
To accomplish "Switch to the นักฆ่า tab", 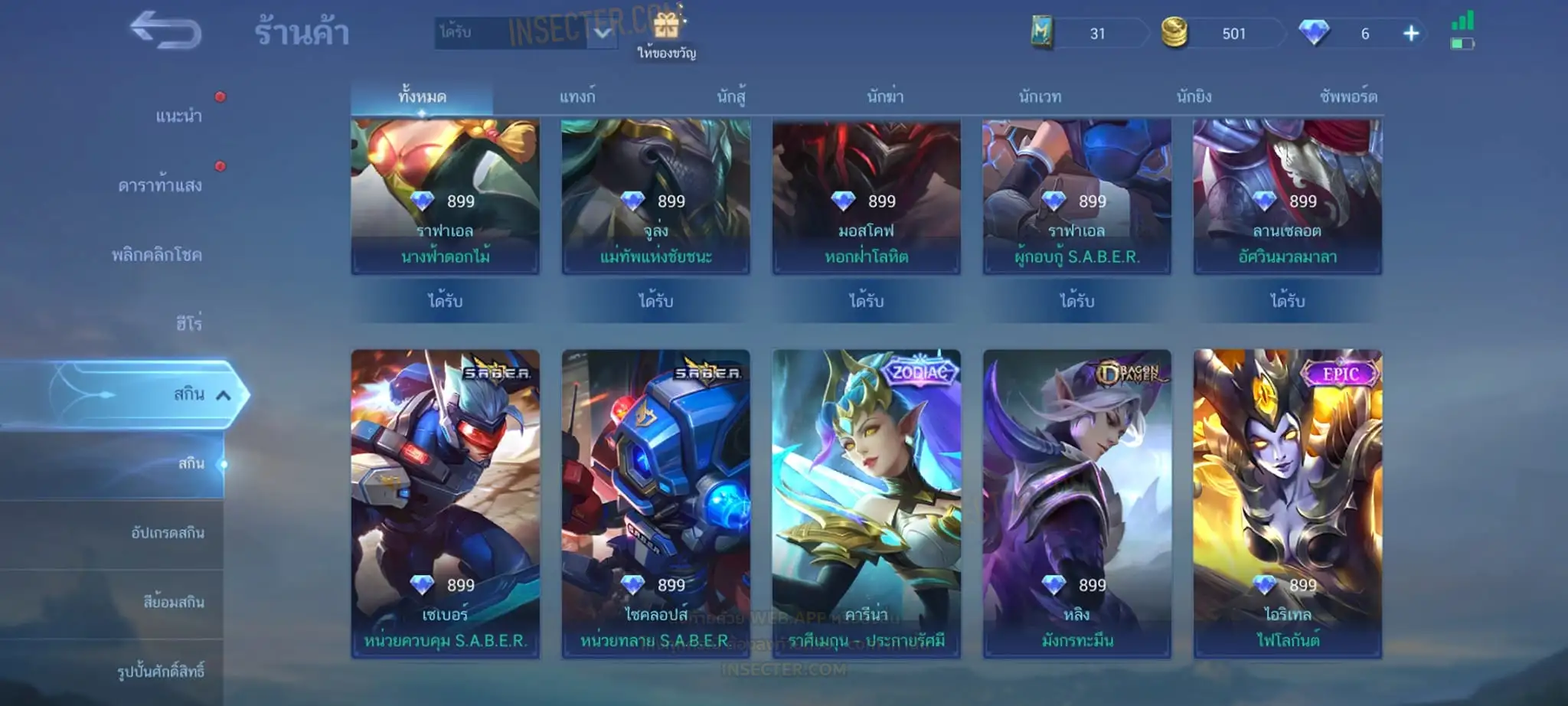I will 885,97.
